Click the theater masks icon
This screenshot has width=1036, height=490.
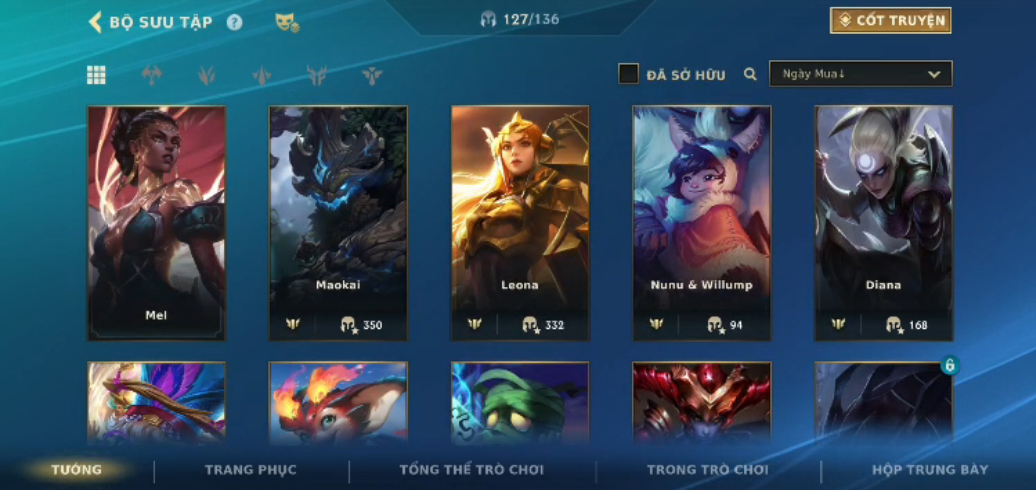coord(287,21)
